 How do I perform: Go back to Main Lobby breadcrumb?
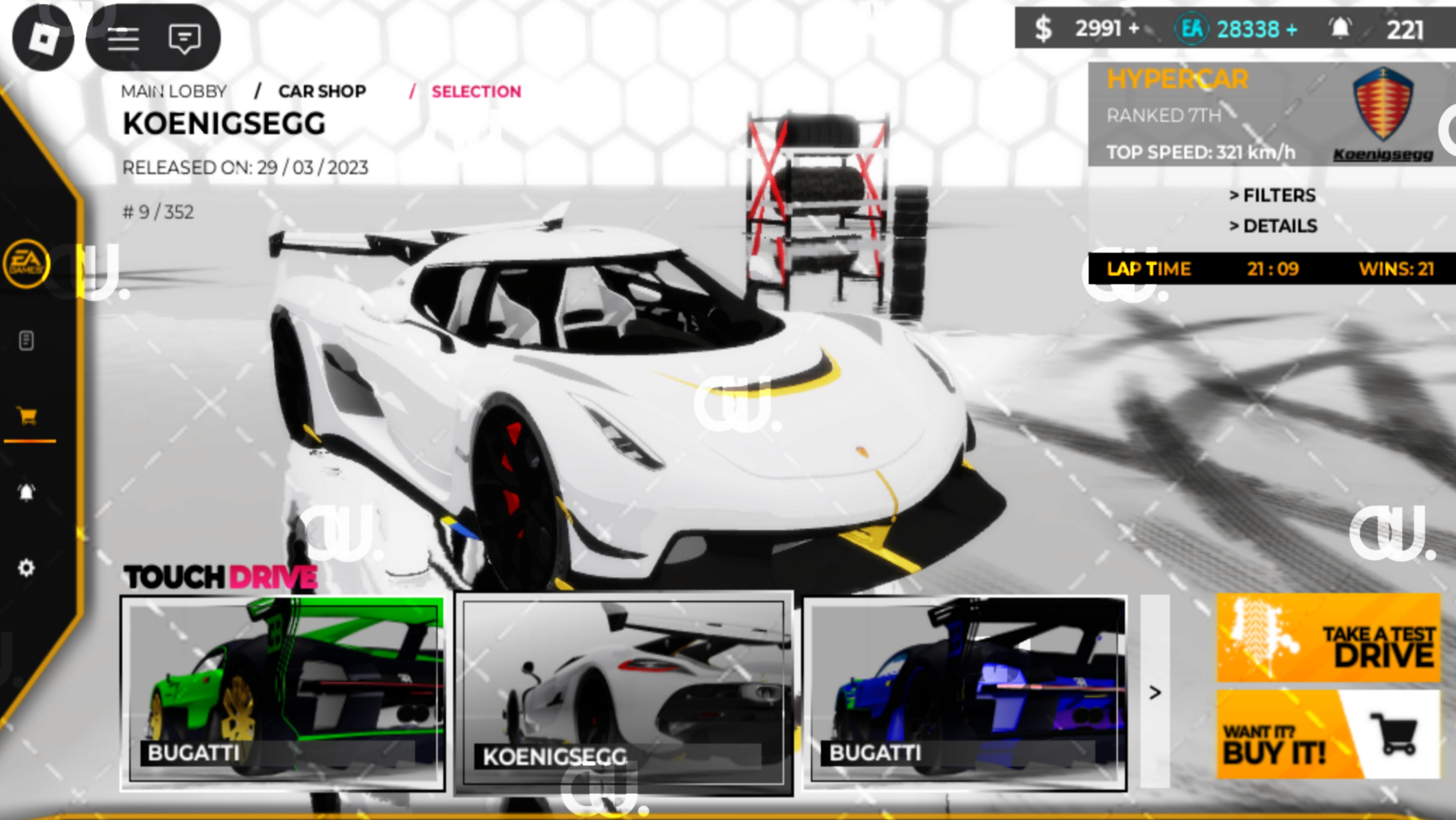[x=173, y=91]
